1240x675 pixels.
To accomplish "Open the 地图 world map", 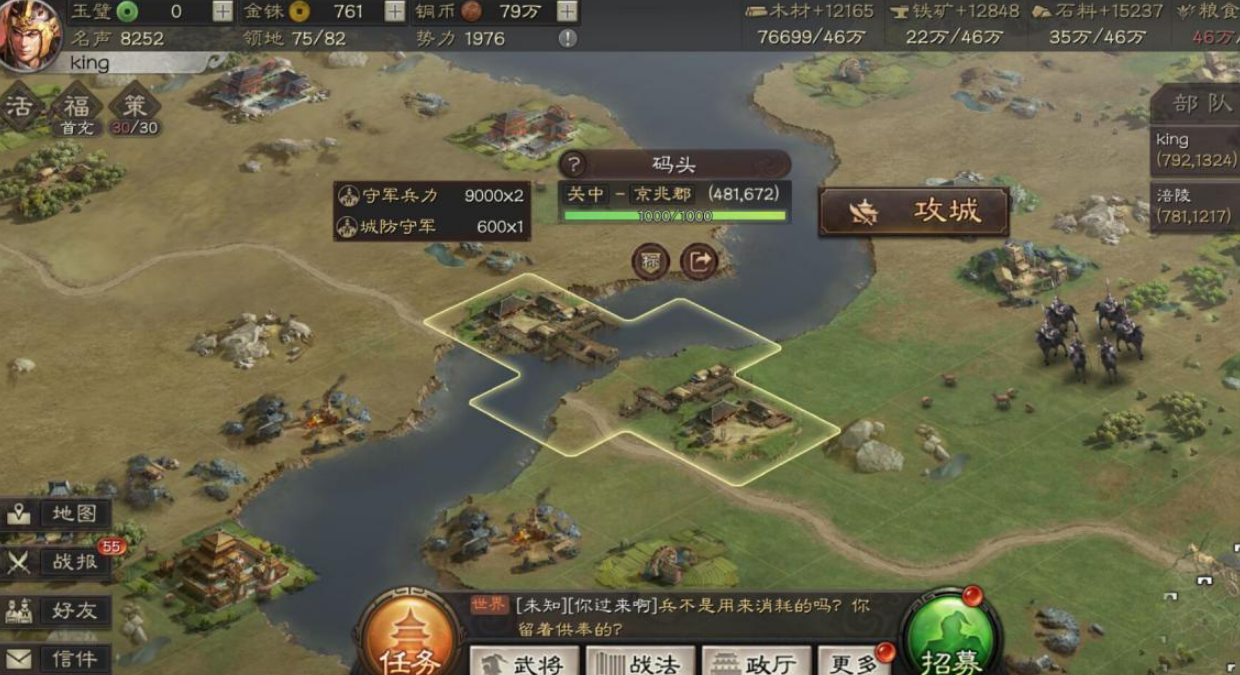I will click(x=57, y=514).
